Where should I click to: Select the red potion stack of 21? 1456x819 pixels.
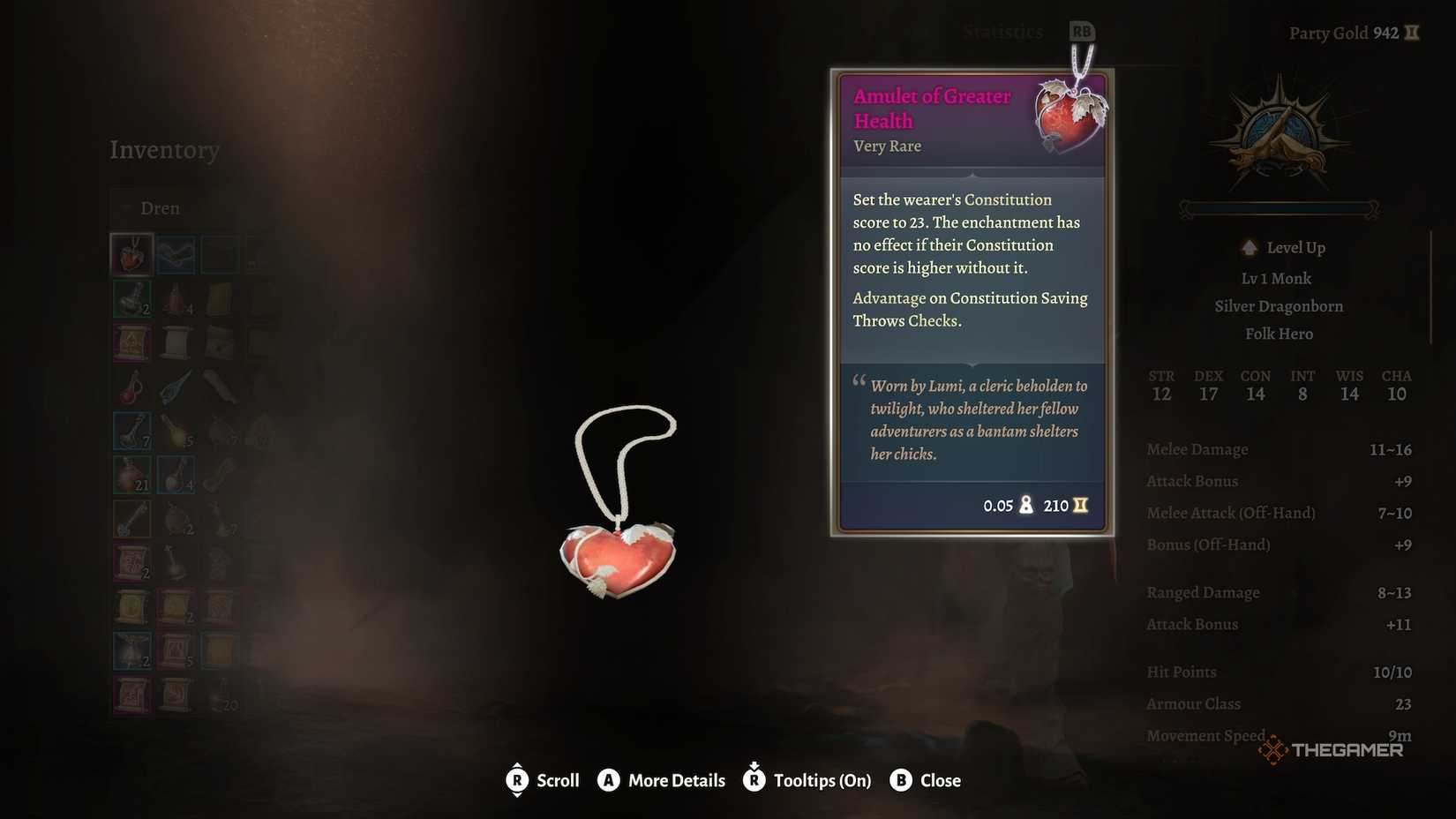pos(131,475)
